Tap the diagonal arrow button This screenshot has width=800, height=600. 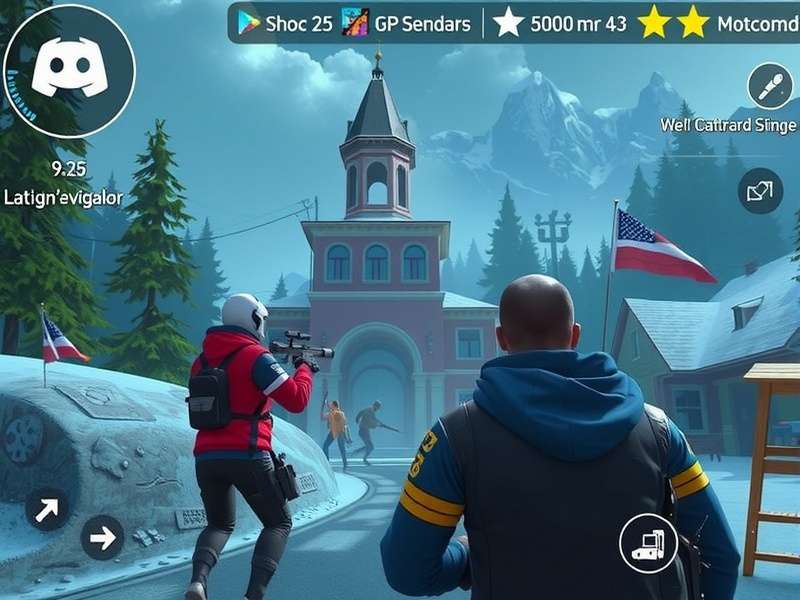[47, 508]
